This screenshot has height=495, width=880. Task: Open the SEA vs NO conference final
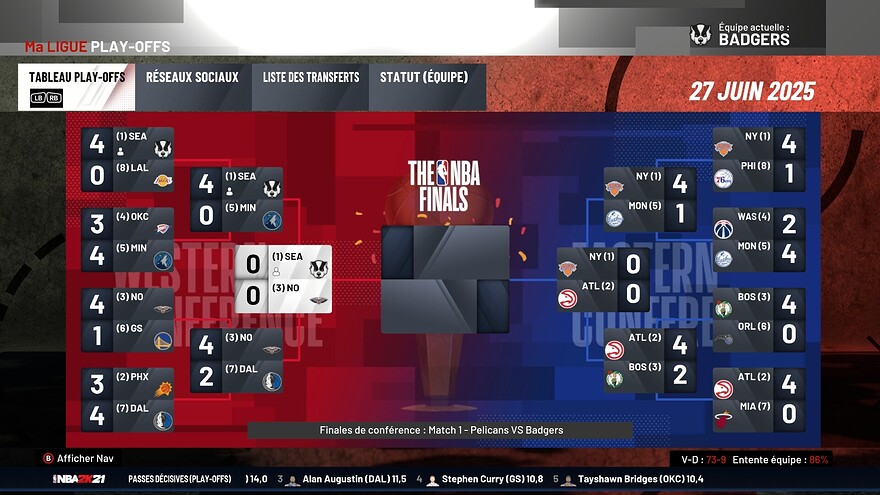[x=284, y=280]
